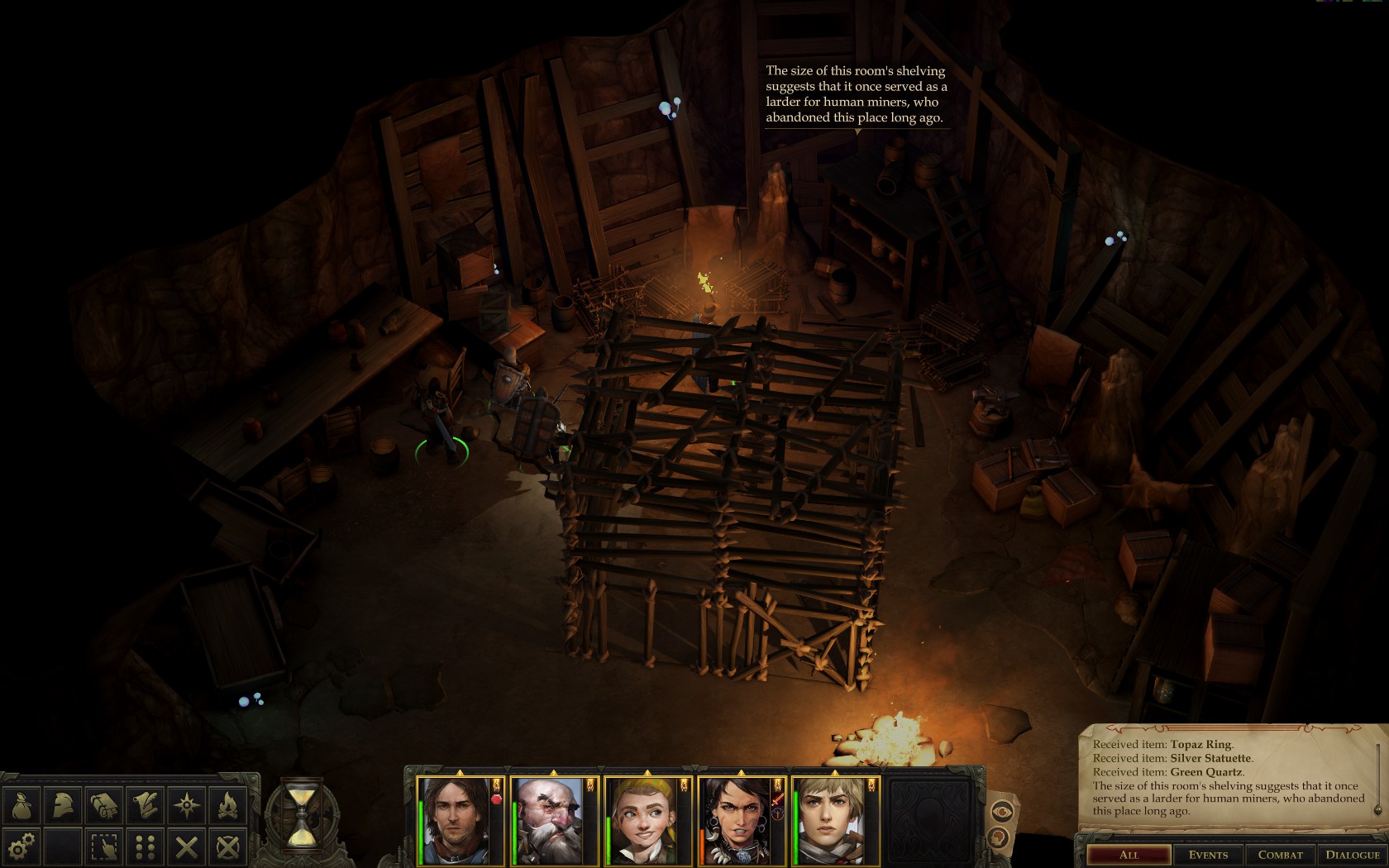The width and height of the screenshot is (1389, 868).
Task: Open the six-dot formation button
Action: coord(146,847)
